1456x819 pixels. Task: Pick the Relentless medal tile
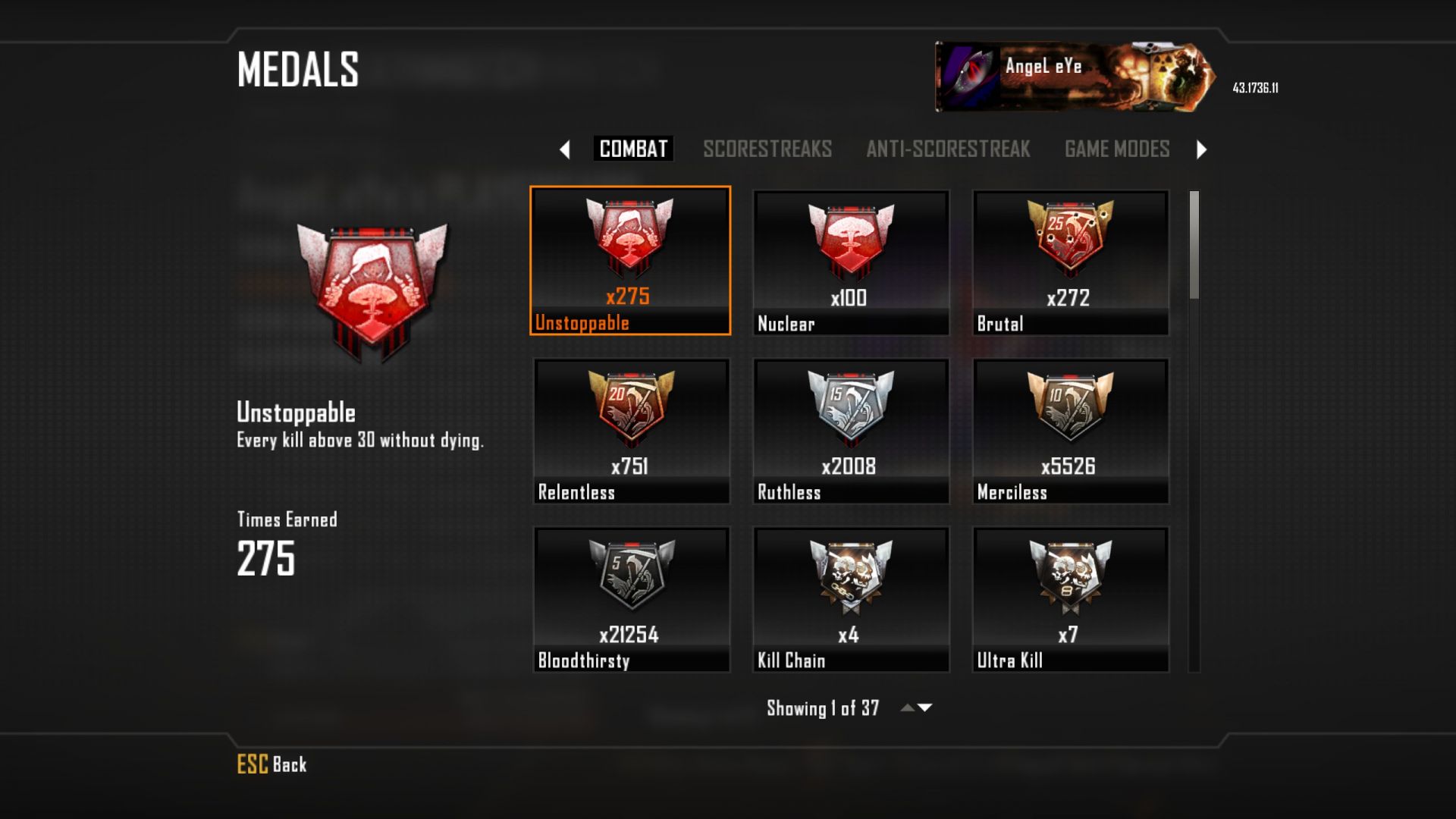pyautogui.click(x=630, y=430)
